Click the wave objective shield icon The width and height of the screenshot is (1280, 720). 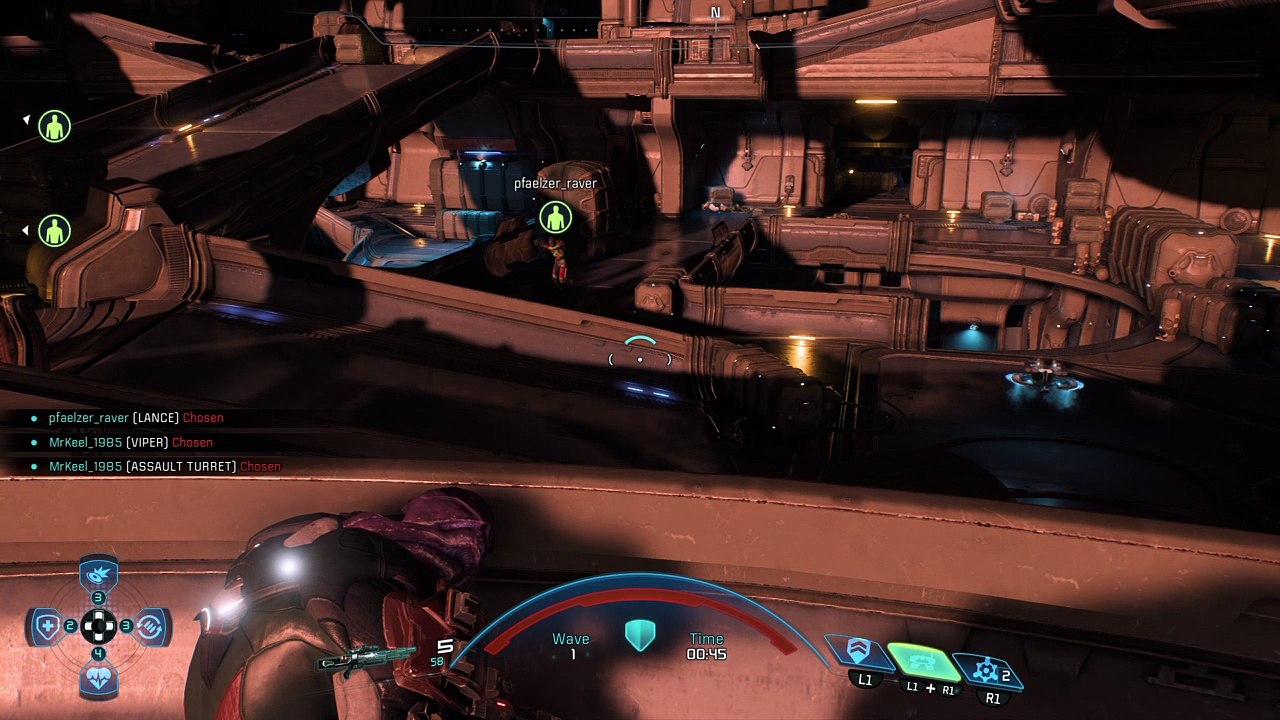click(640, 635)
